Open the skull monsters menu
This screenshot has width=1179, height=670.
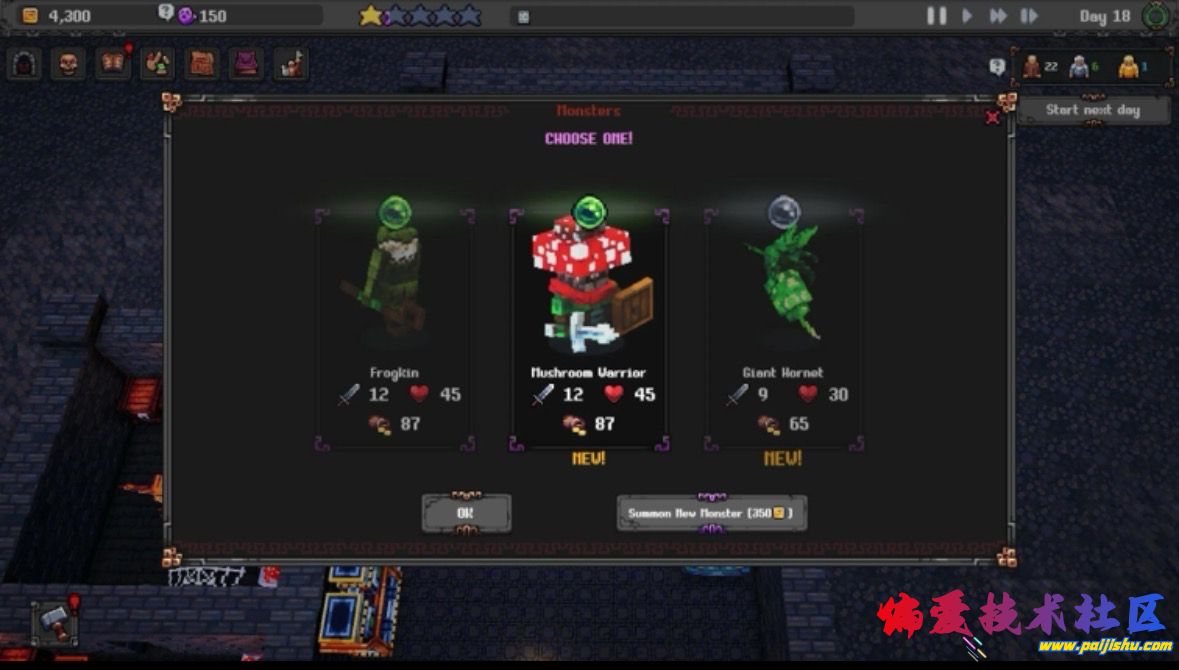pos(68,64)
